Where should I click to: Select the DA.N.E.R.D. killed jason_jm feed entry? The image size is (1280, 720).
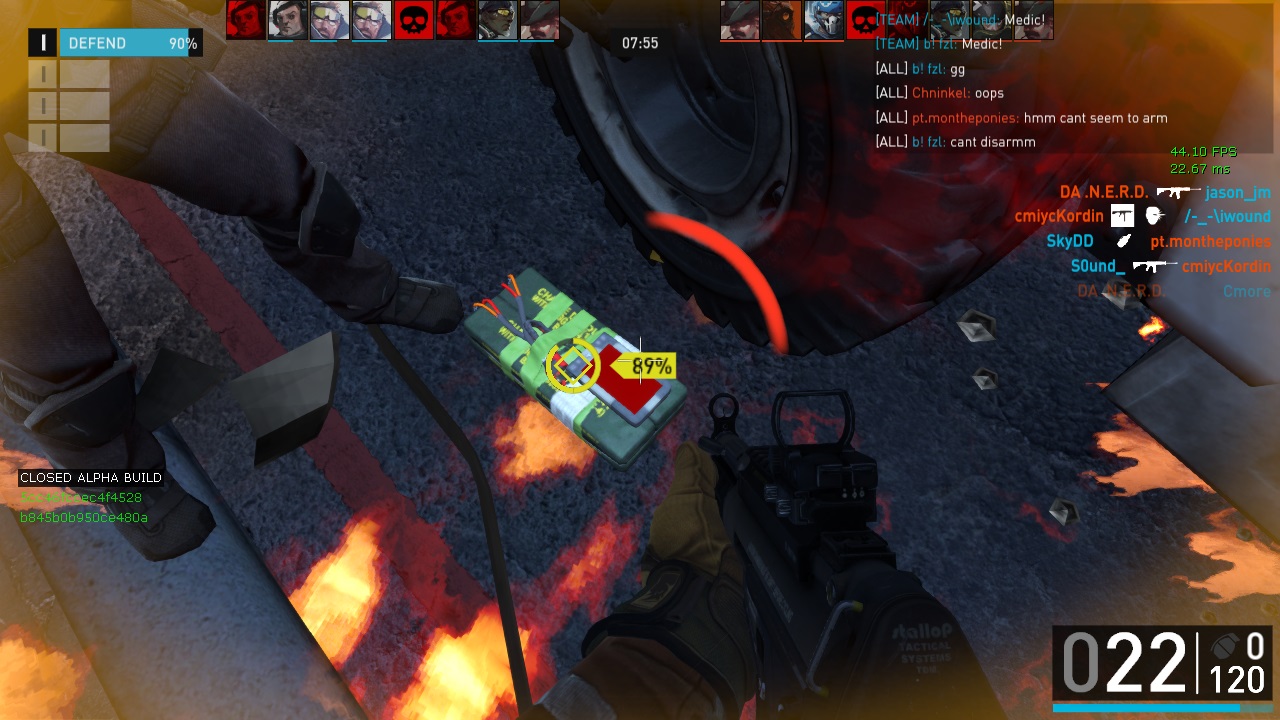coord(1165,192)
